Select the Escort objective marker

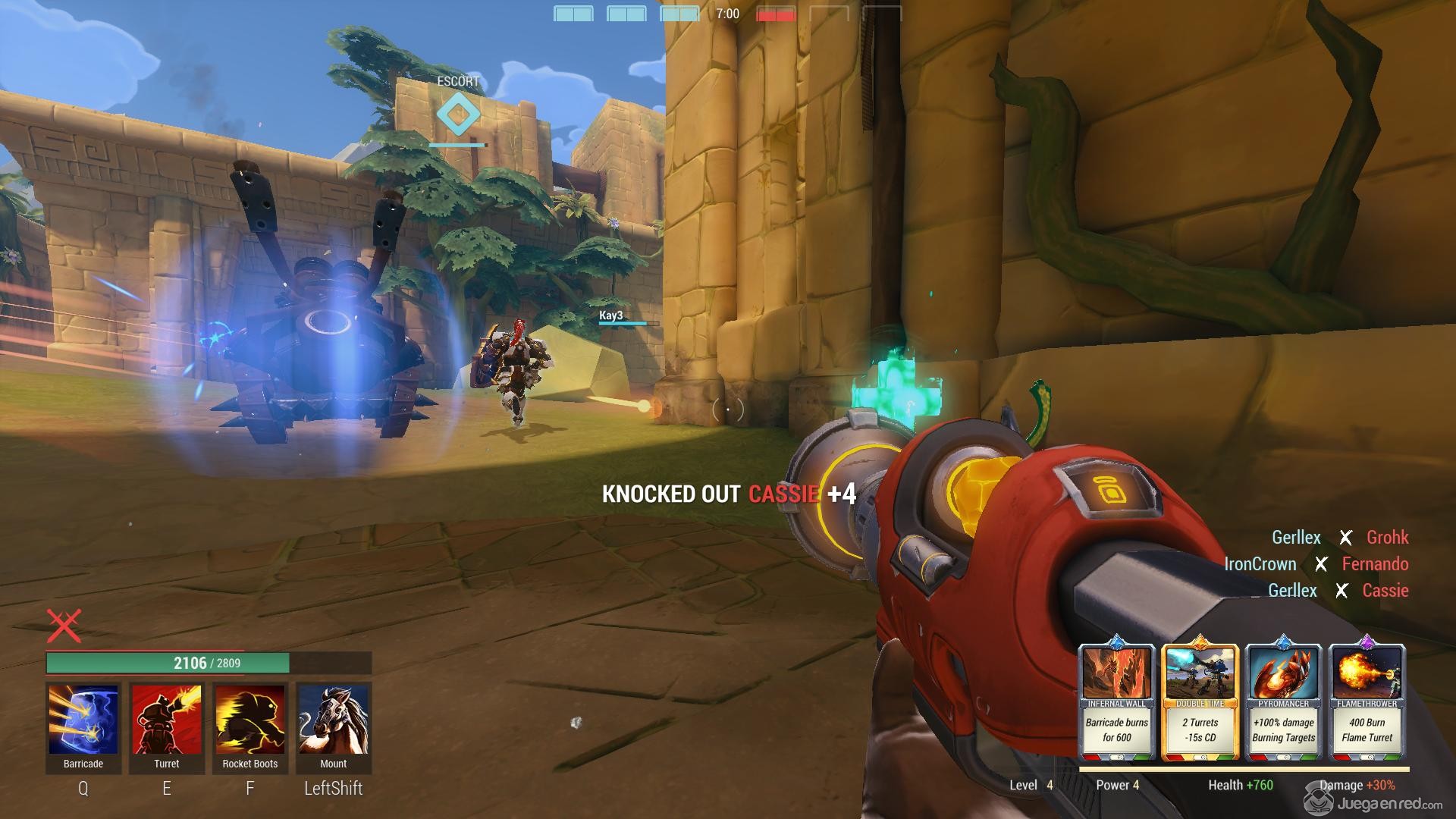pyautogui.click(x=458, y=115)
